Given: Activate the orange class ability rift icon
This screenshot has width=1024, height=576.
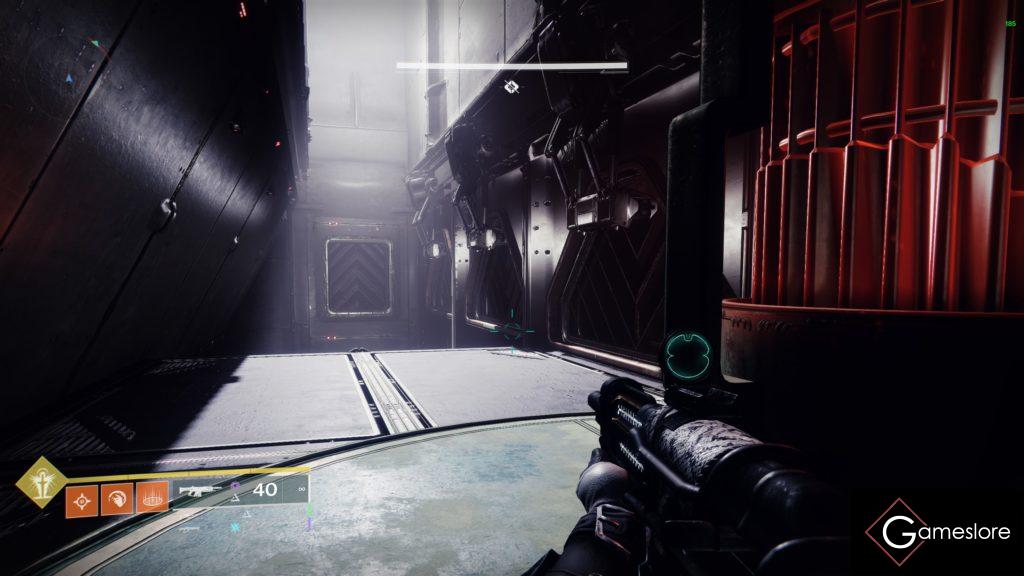Looking at the screenshot, I should pos(151,498).
